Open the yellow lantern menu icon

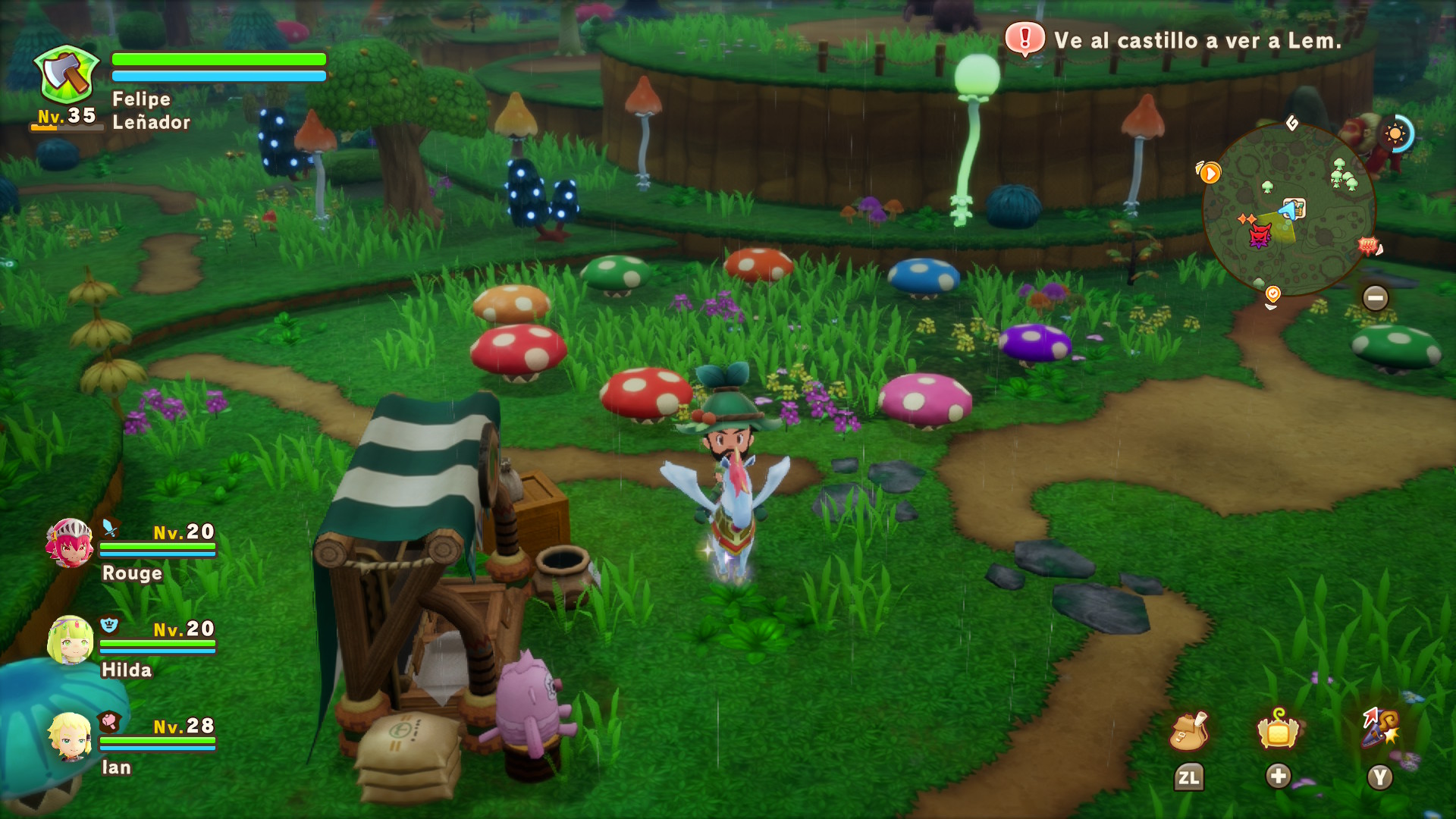[1279, 730]
